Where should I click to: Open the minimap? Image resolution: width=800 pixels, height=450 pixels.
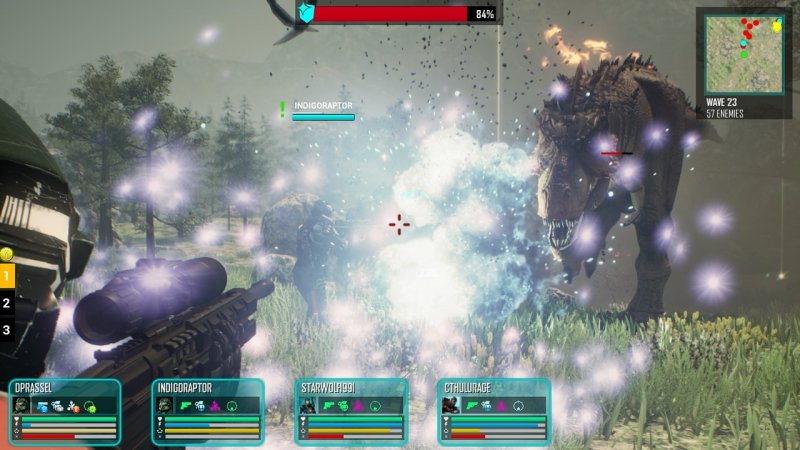click(x=744, y=53)
